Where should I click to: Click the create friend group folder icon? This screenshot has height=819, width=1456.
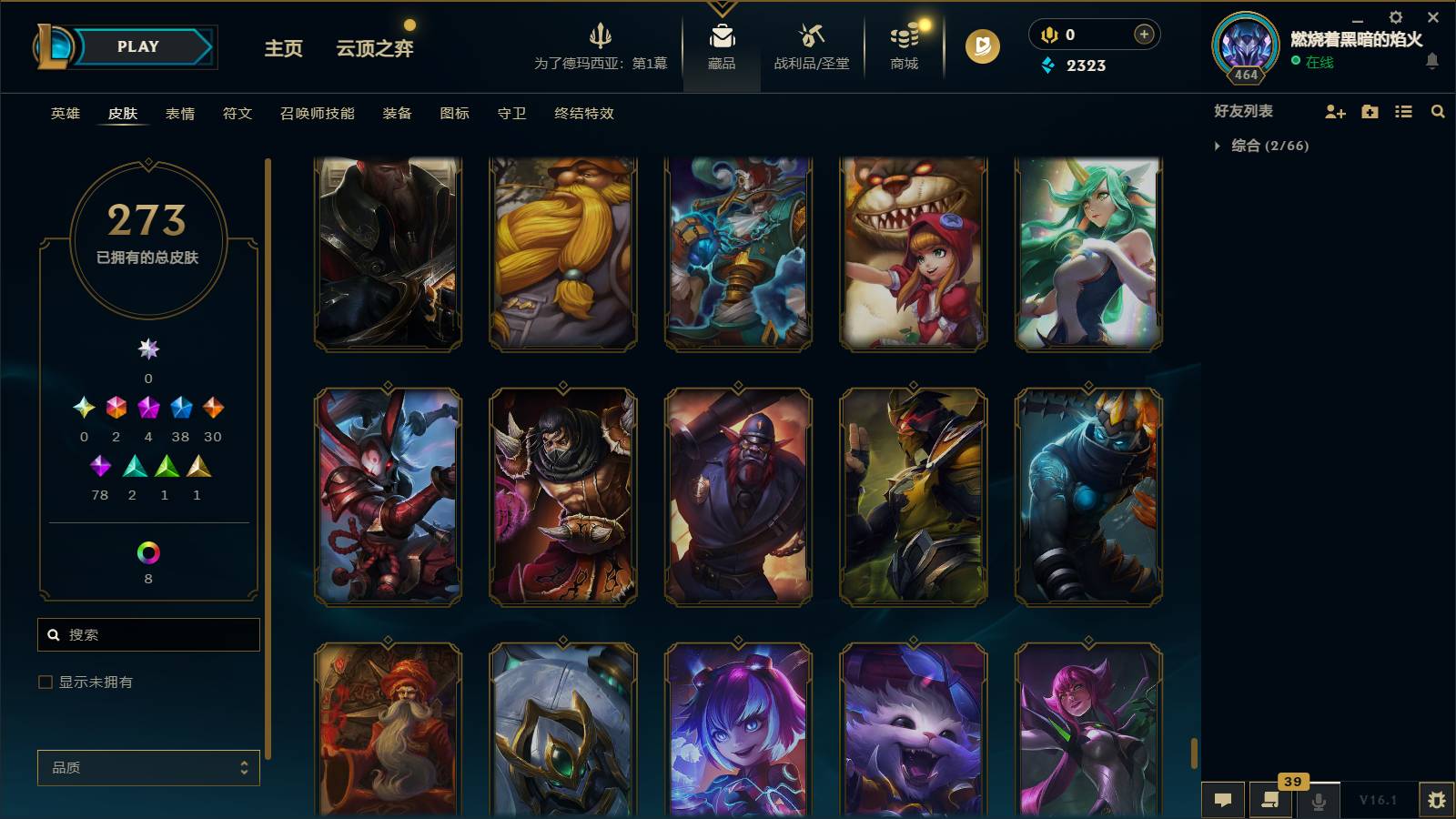coord(1368,111)
